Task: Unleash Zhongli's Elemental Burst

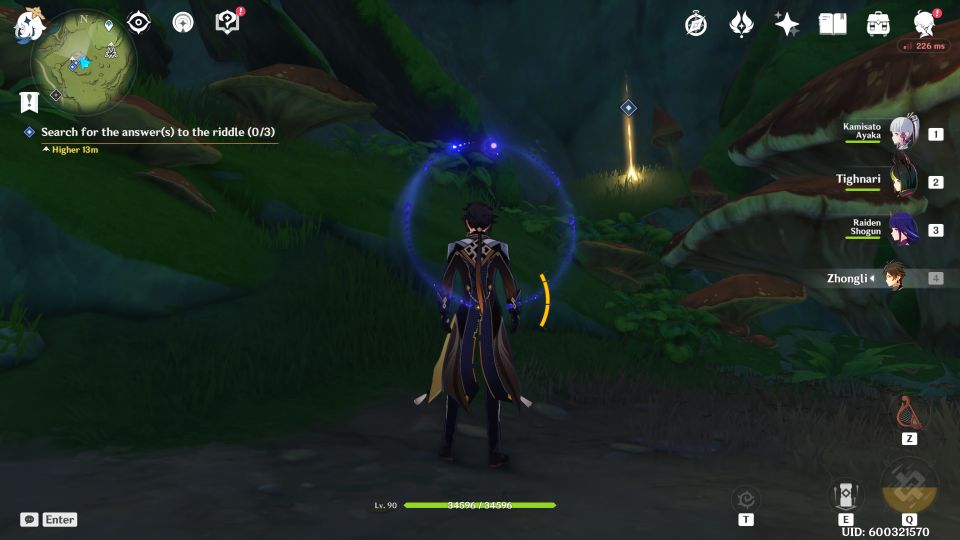Action: (x=909, y=487)
